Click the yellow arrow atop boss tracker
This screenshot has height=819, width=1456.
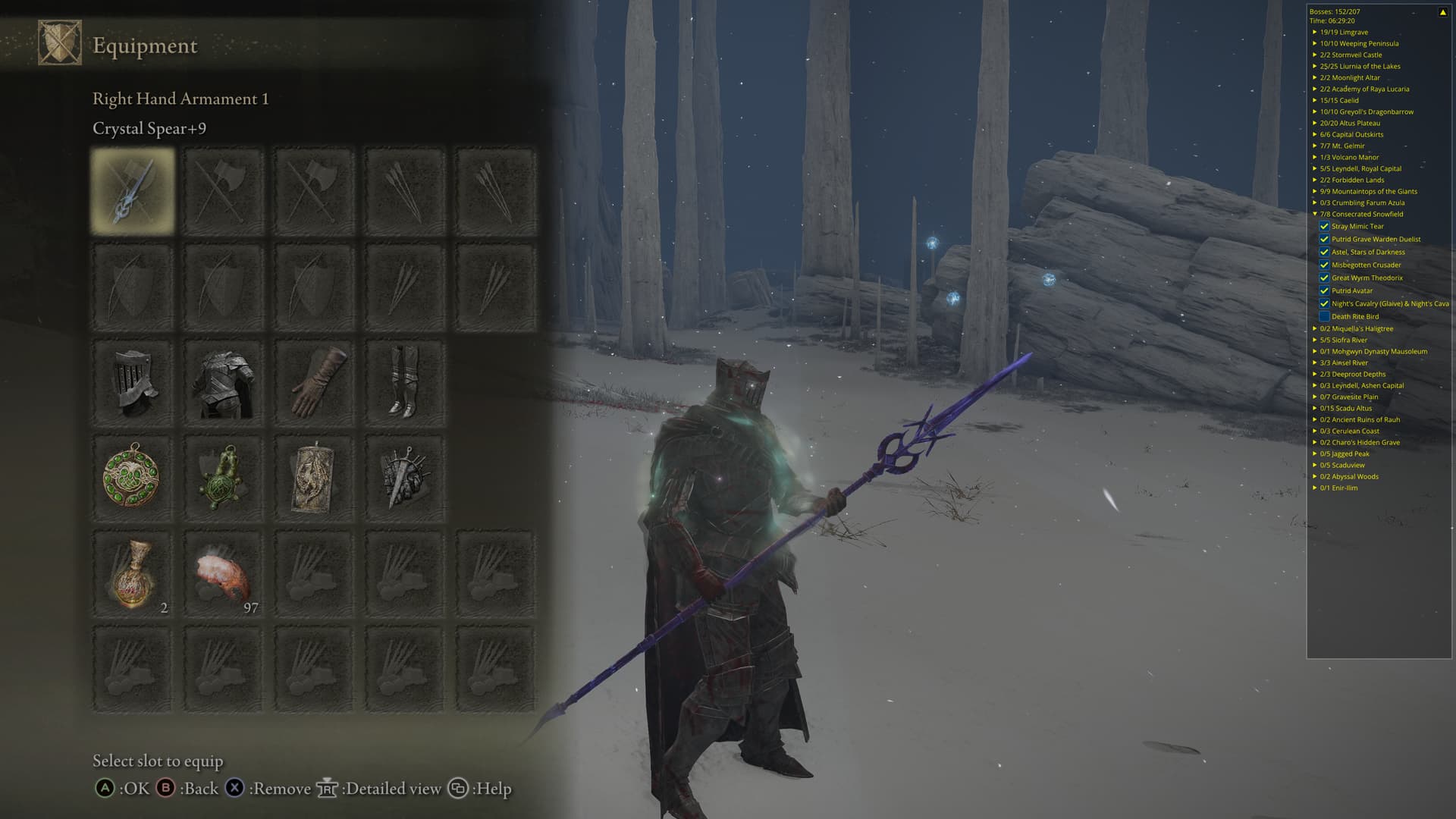(x=1442, y=12)
